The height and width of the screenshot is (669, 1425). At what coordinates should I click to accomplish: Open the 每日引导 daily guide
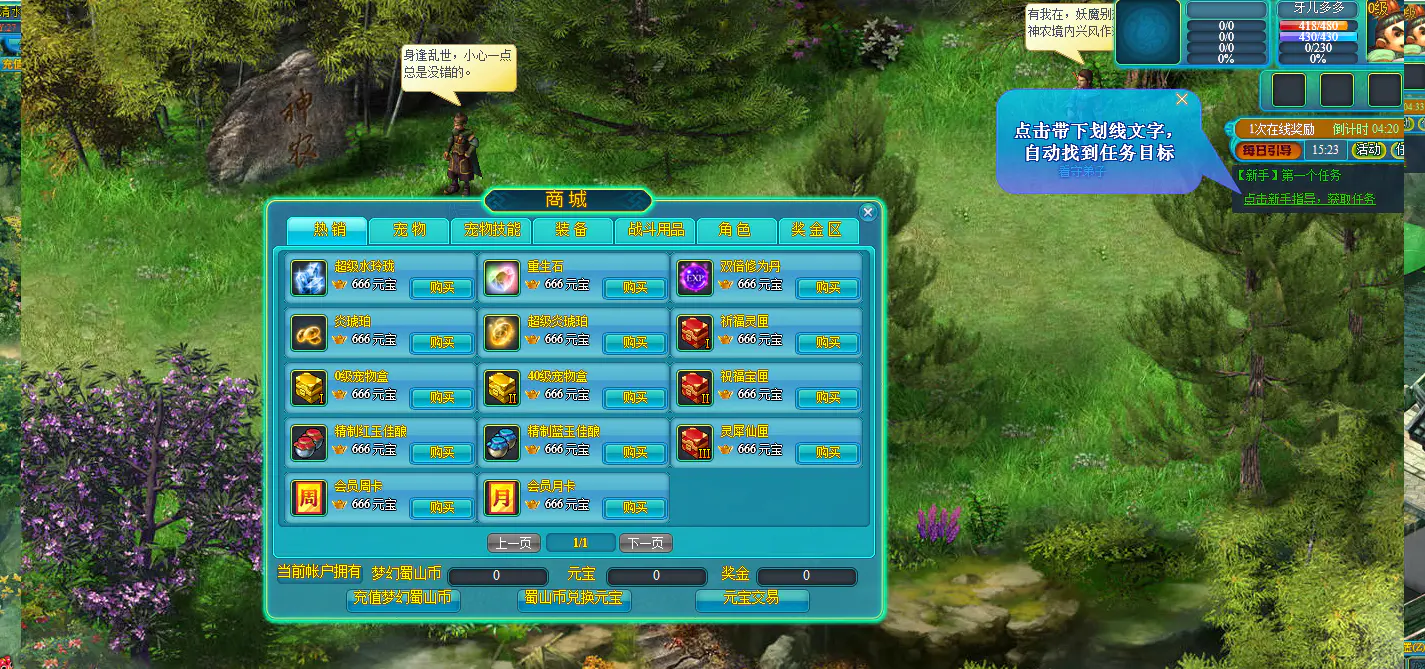1268,150
